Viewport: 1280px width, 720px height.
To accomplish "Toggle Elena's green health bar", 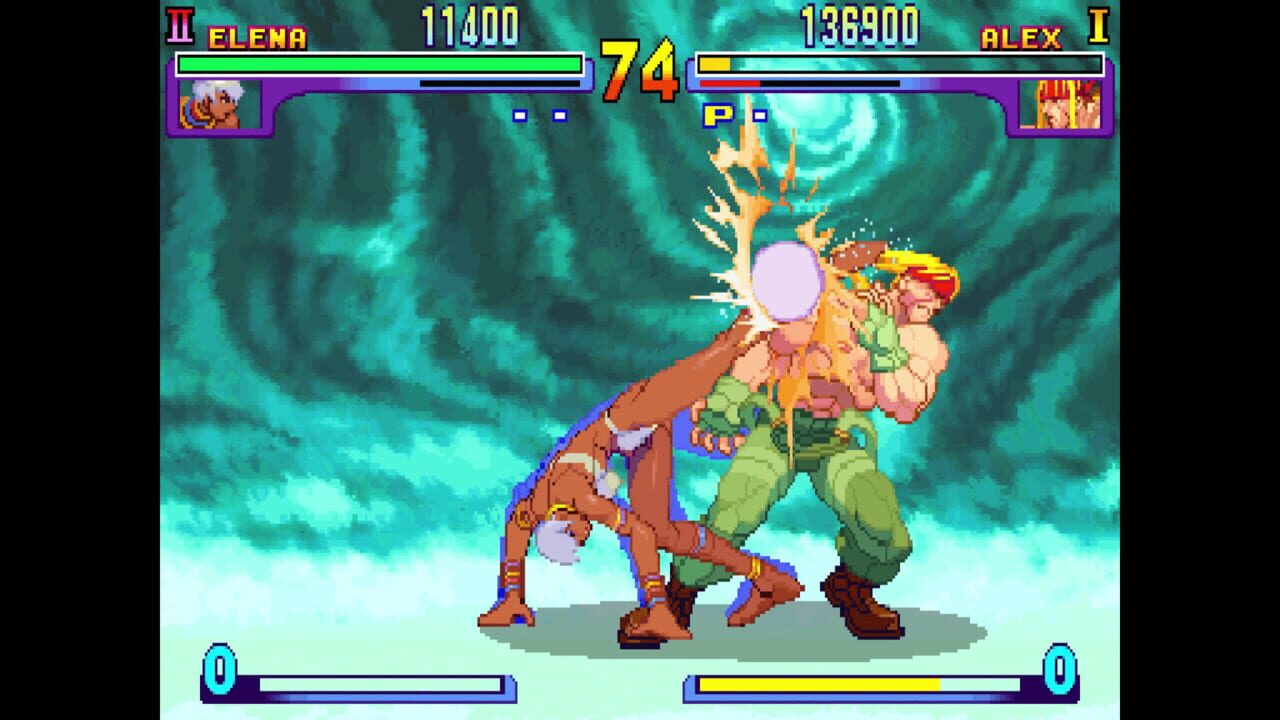I will (x=380, y=63).
